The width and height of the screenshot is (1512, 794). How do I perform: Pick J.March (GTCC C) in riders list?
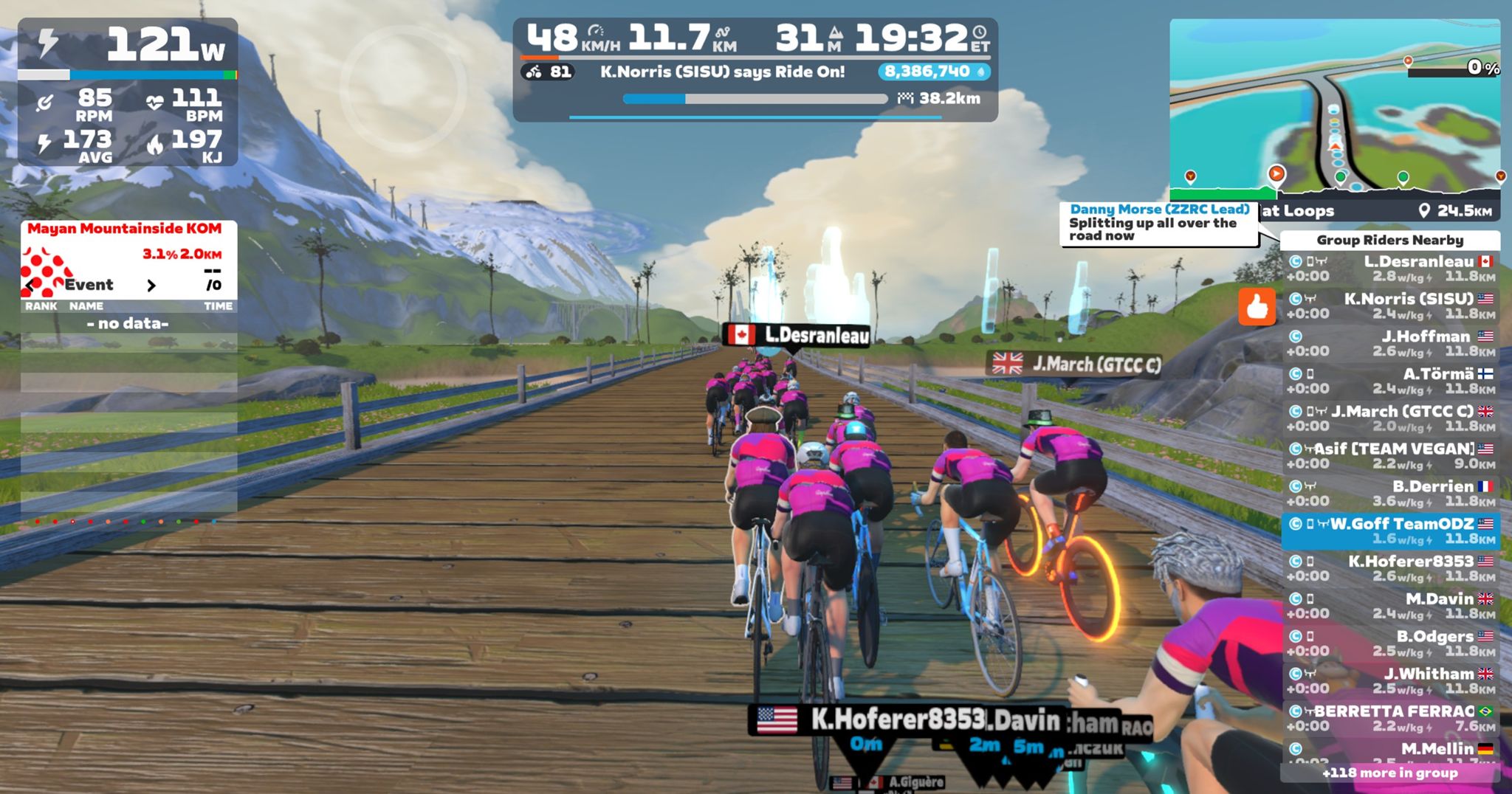pos(1390,418)
